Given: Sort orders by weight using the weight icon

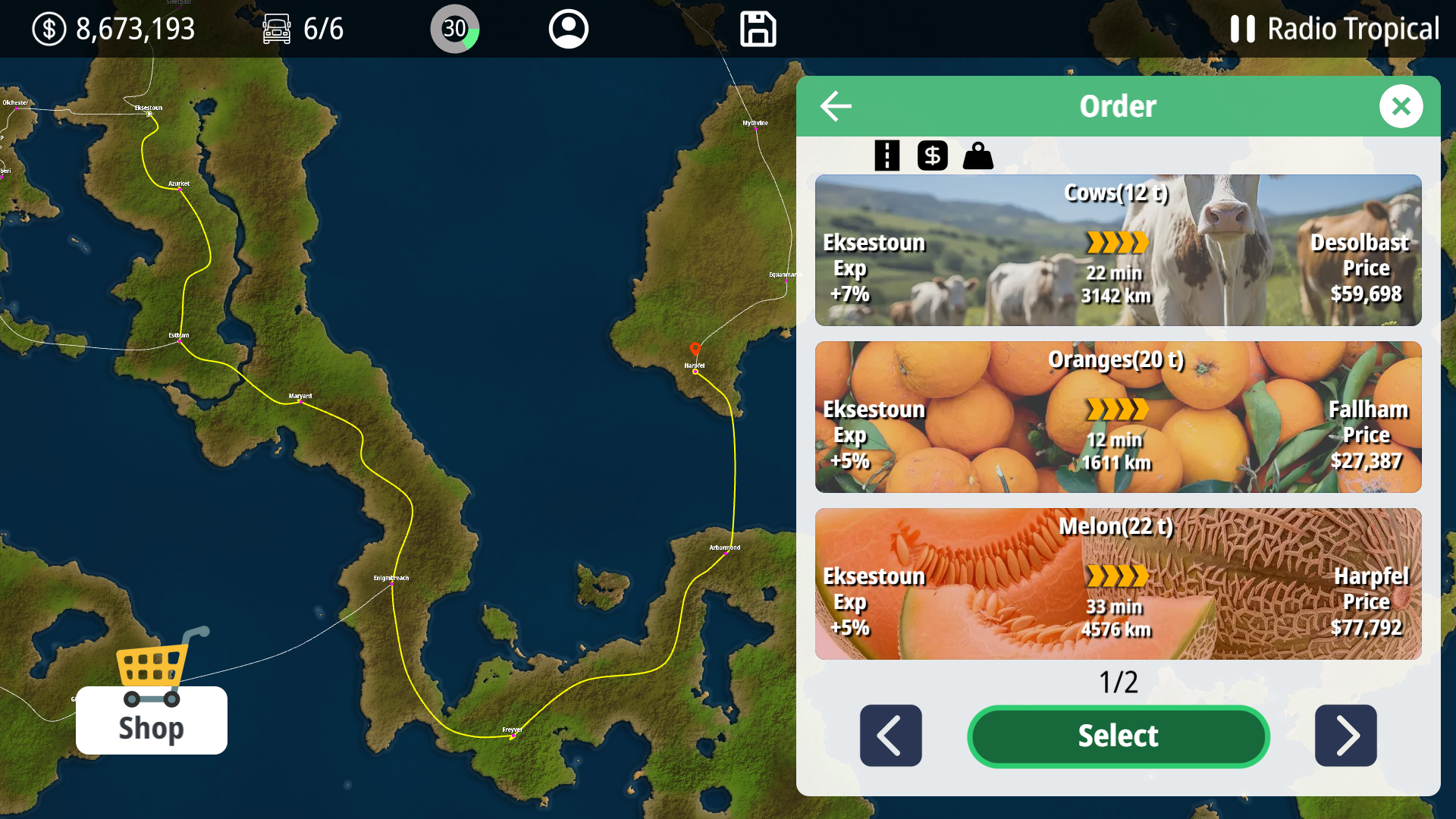Looking at the screenshot, I should pos(978,155).
